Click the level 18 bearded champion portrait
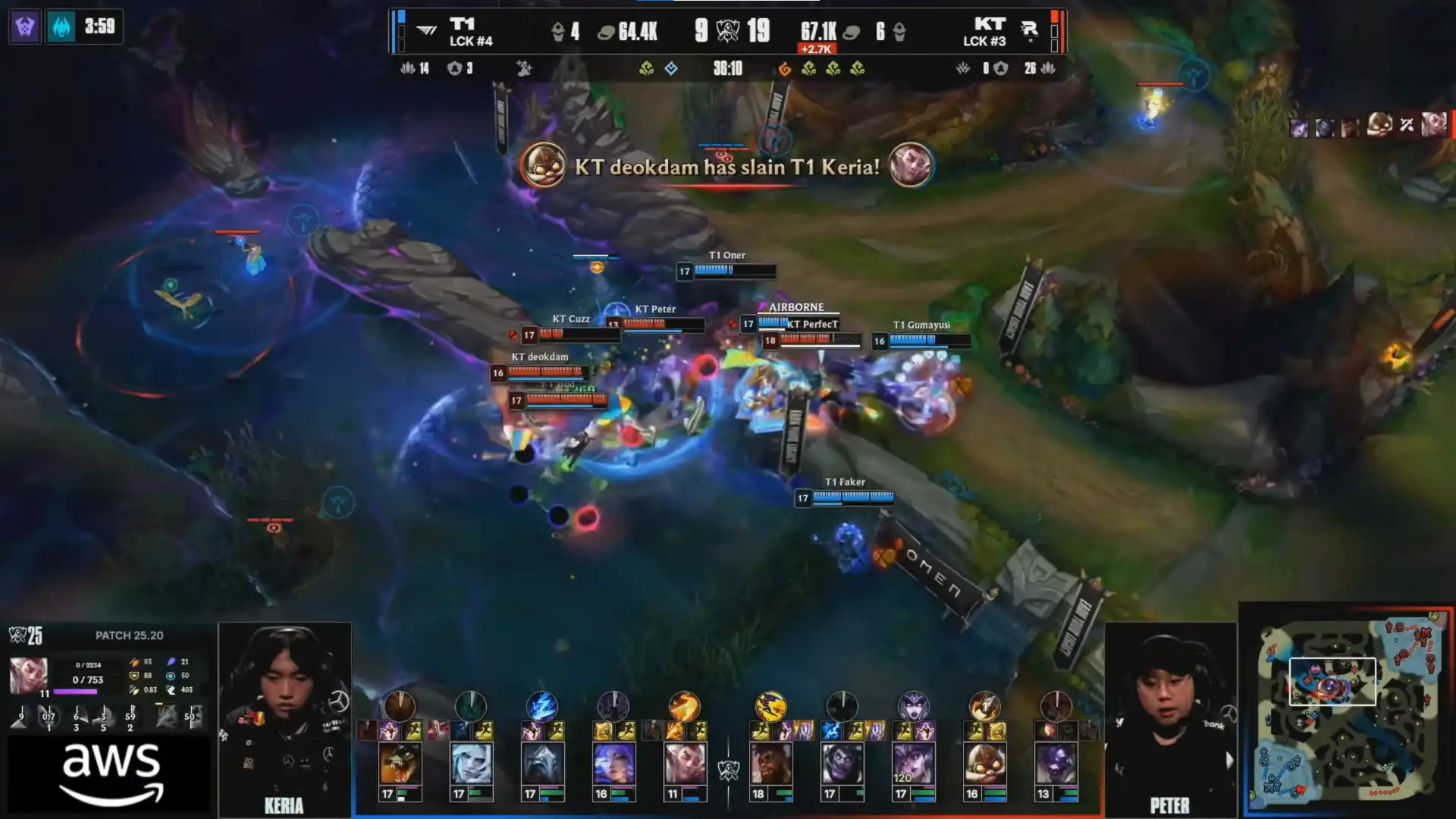Screen dimensions: 1456x819 point(770,762)
